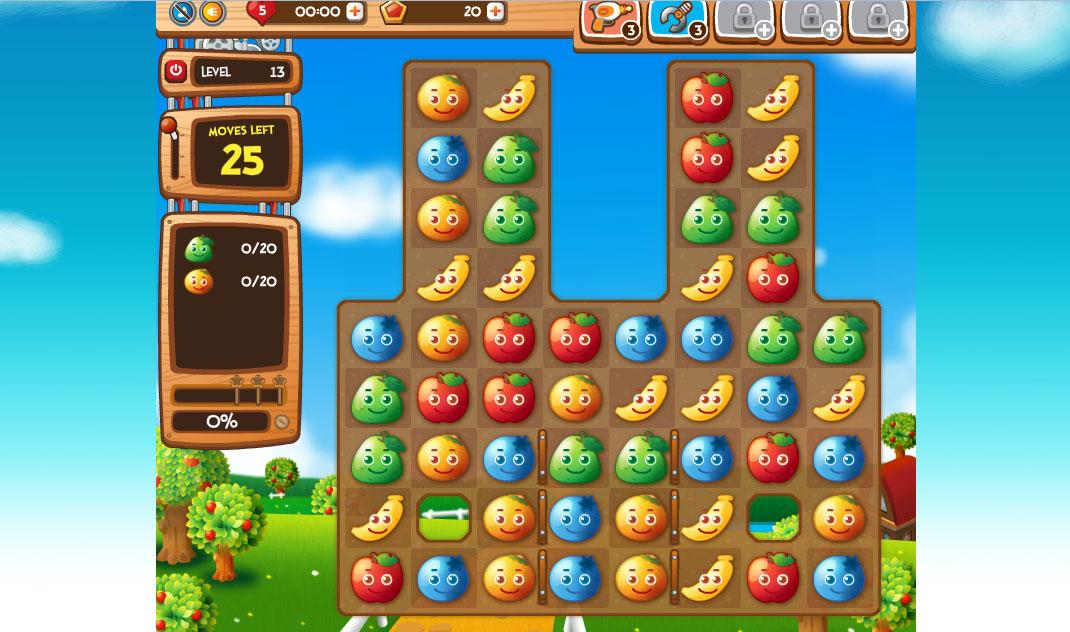
Task: Activate the ray gun booster
Action: [609, 18]
